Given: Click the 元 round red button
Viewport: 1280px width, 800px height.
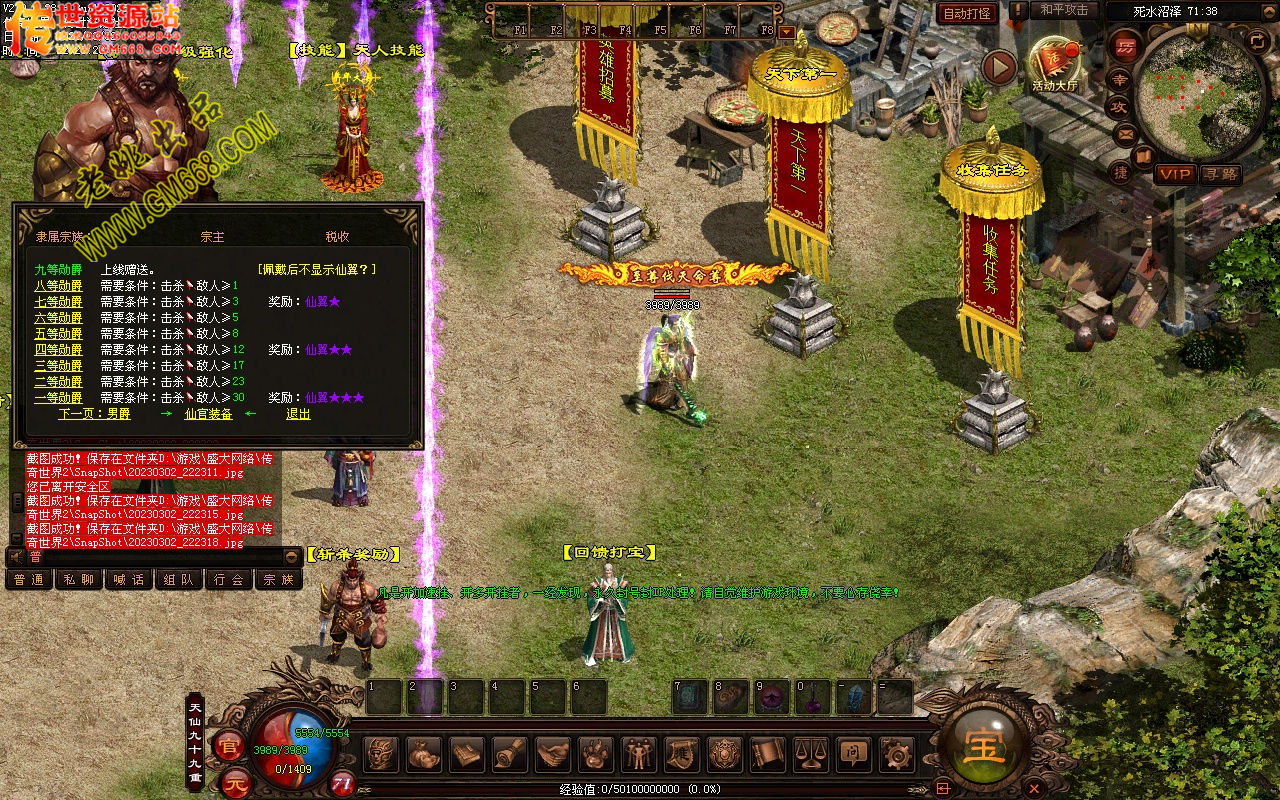Looking at the screenshot, I should tap(233, 781).
